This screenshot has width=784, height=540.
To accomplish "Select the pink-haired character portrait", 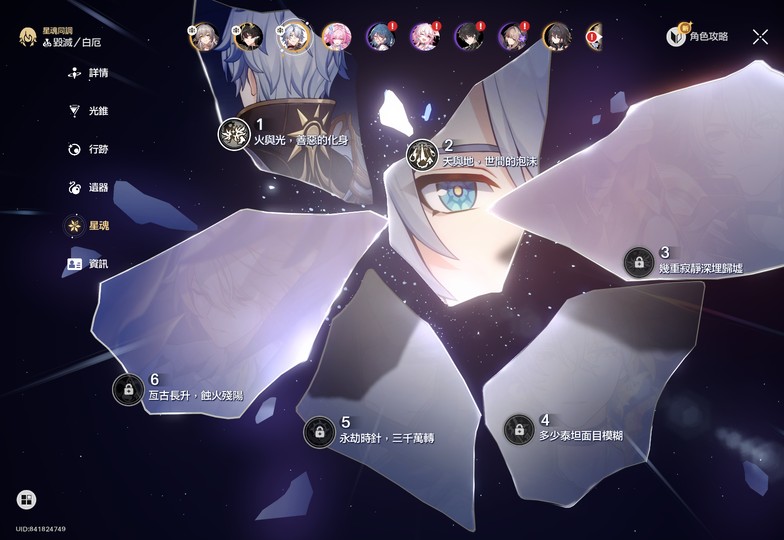I will coord(335,37).
